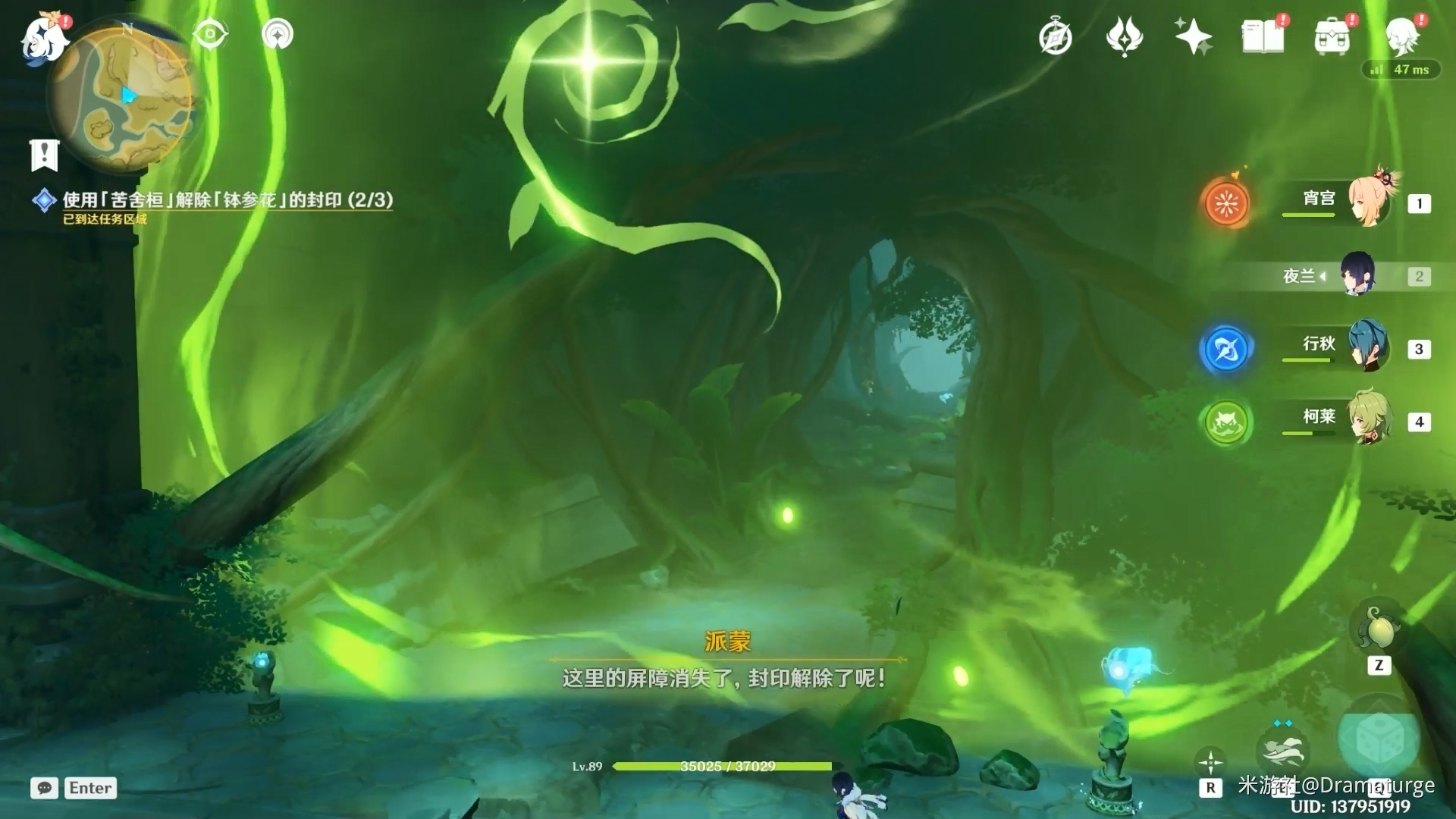The height and width of the screenshot is (819, 1456).
Task: Open the events wing-shaped icon
Action: point(1124,37)
